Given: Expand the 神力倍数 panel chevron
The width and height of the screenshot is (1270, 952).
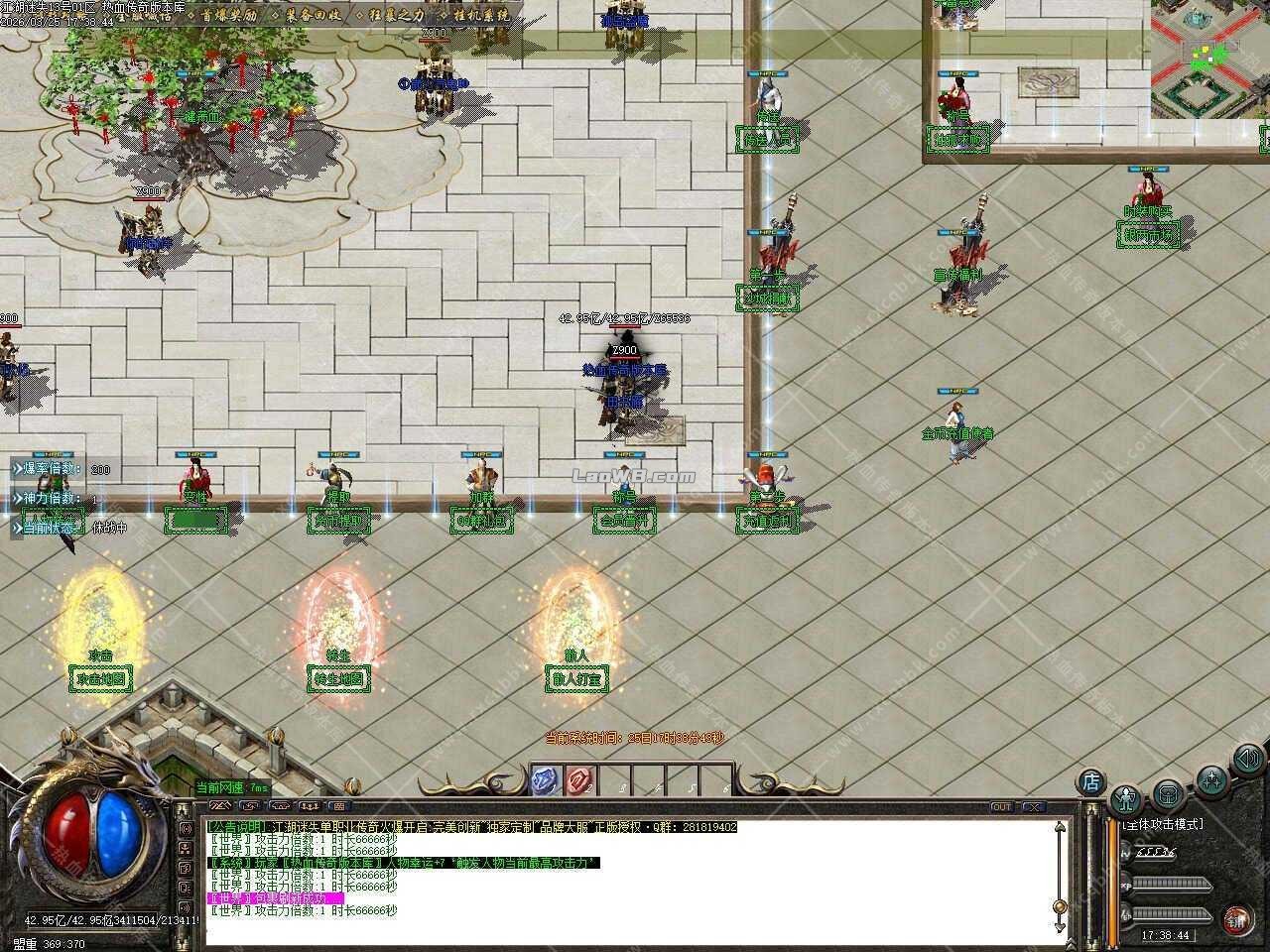Looking at the screenshot, I should 18,498.
